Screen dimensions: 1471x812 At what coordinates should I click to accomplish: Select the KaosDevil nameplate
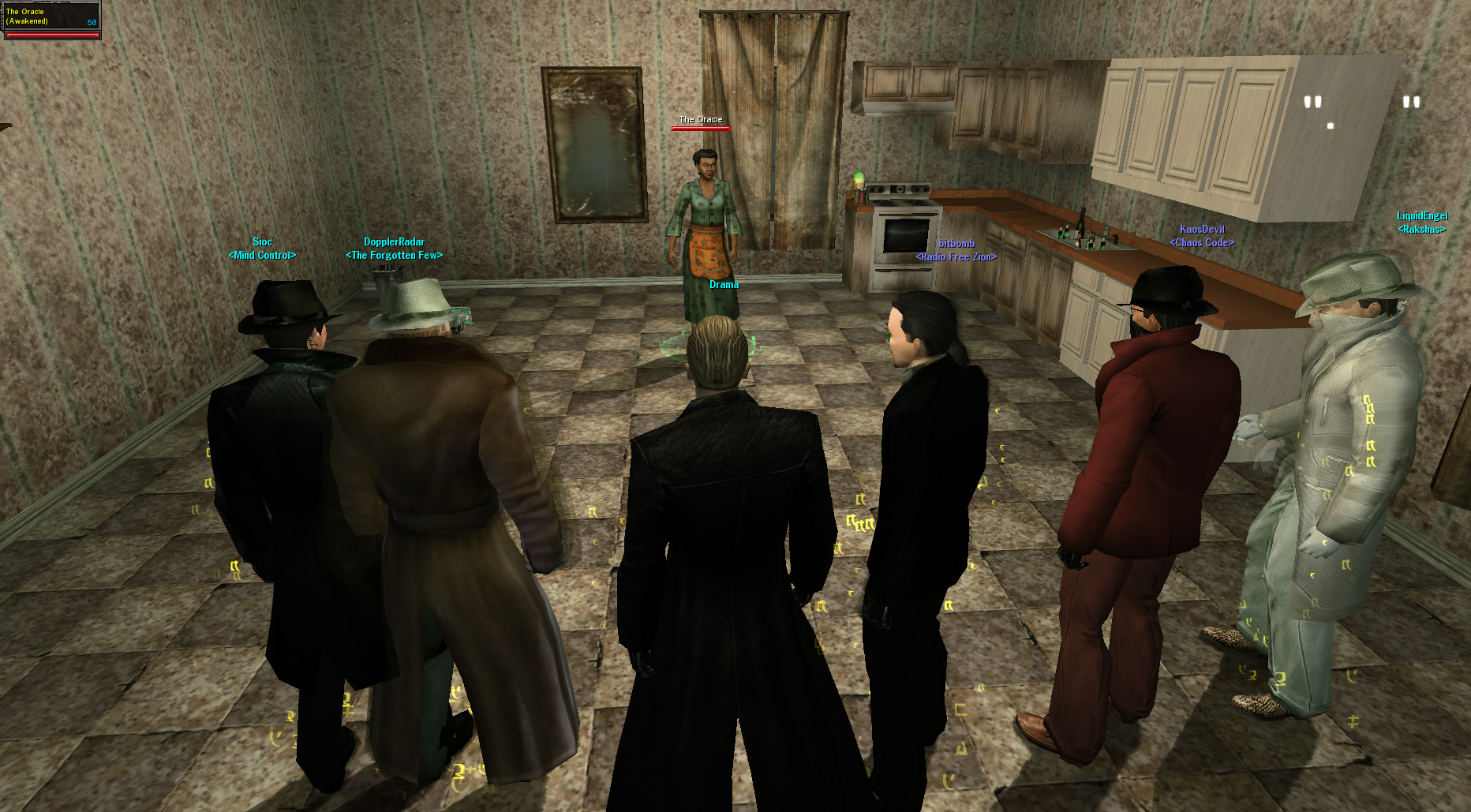click(x=1202, y=230)
